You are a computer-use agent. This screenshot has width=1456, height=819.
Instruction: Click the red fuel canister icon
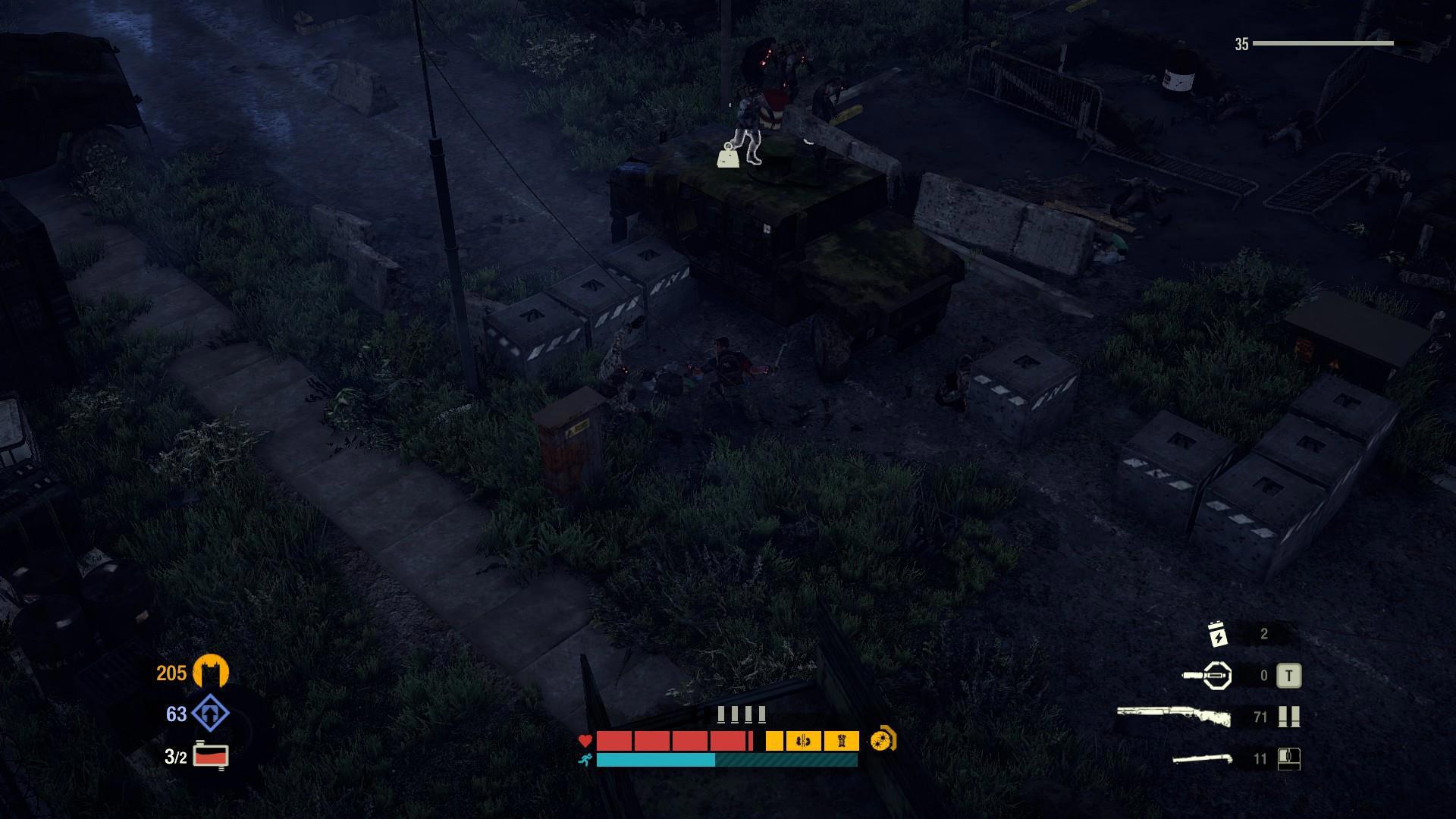coord(211,756)
